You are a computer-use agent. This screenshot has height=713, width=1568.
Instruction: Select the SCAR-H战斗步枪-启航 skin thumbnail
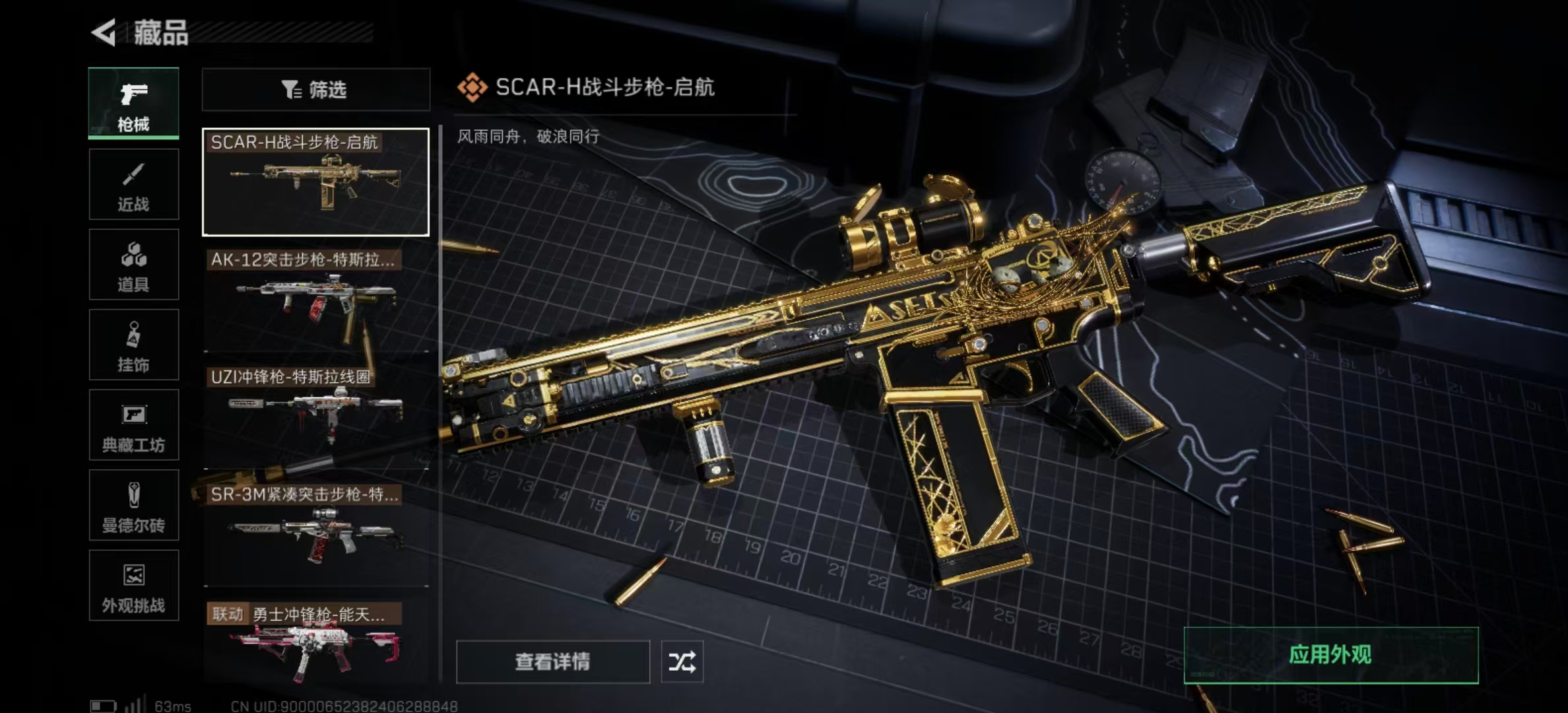[315, 182]
